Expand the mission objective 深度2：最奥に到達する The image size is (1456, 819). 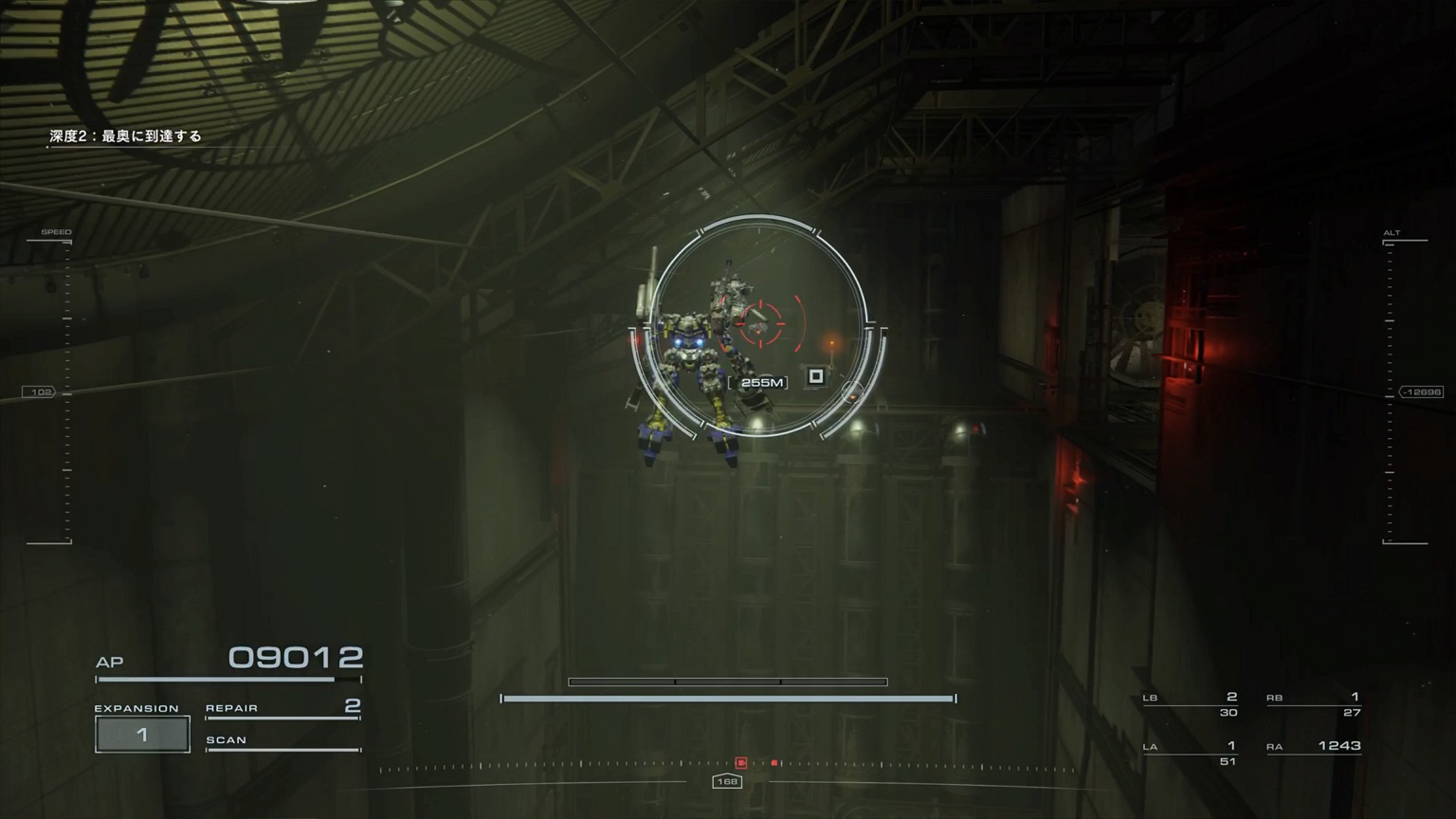coord(124,136)
